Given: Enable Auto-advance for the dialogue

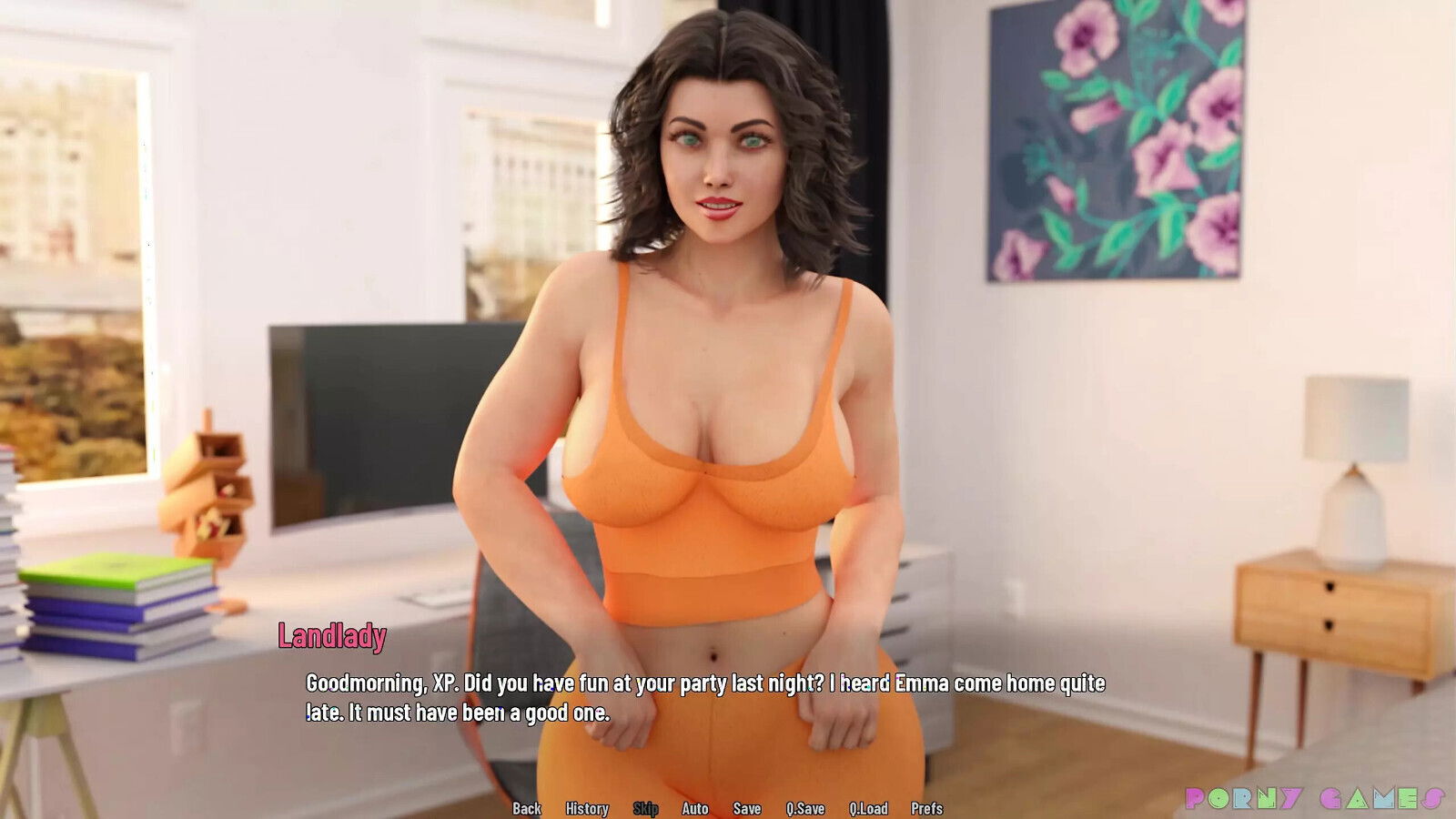Looking at the screenshot, I should pyautogui.click(x=695, y=808).
